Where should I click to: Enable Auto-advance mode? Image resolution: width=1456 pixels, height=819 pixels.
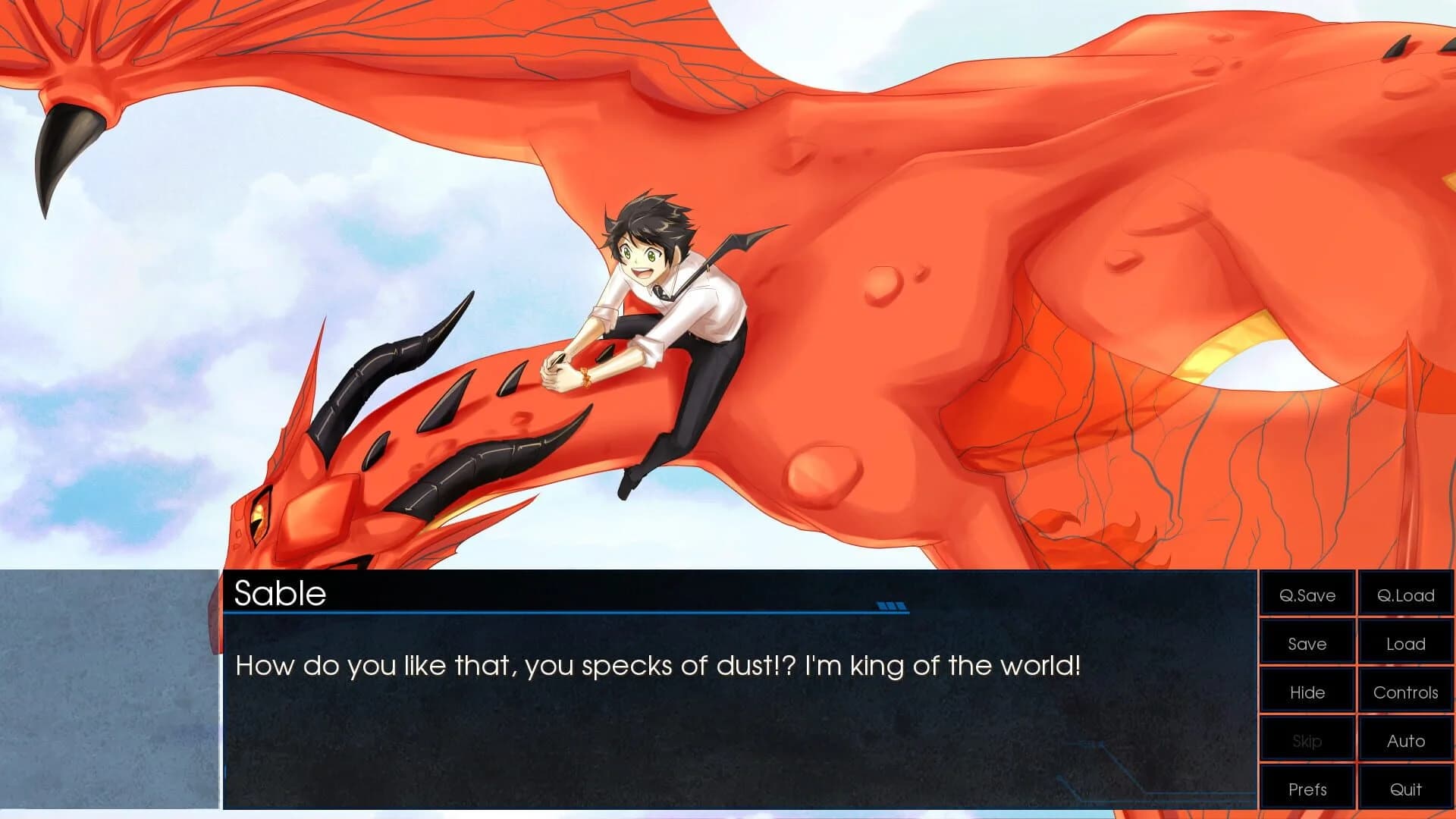pyautogui.click(x=1405, y=741)
